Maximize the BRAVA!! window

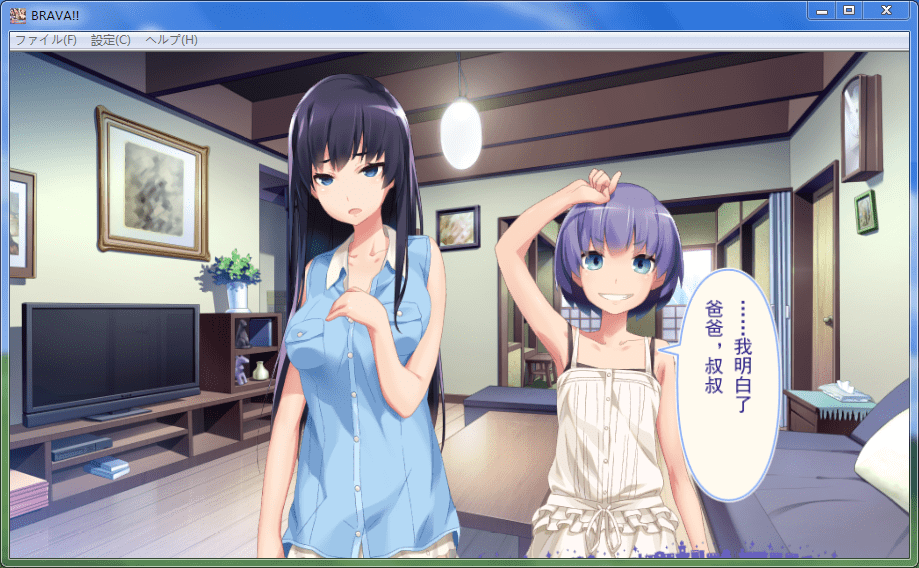click(x=849, y=10)
